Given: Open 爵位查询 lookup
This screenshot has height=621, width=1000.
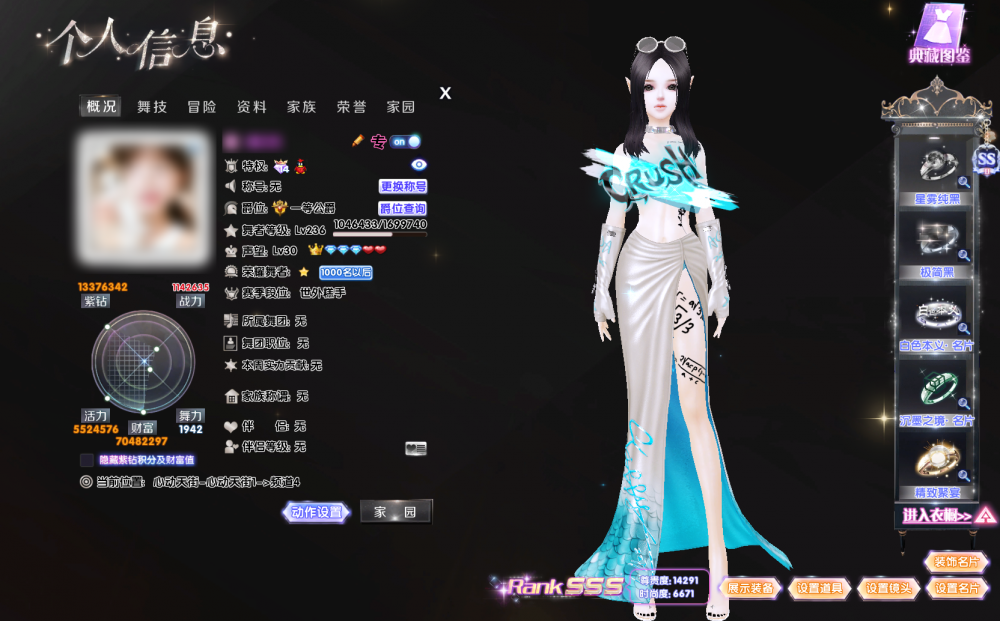Looking at the screenshot, I should click(403, 208).
